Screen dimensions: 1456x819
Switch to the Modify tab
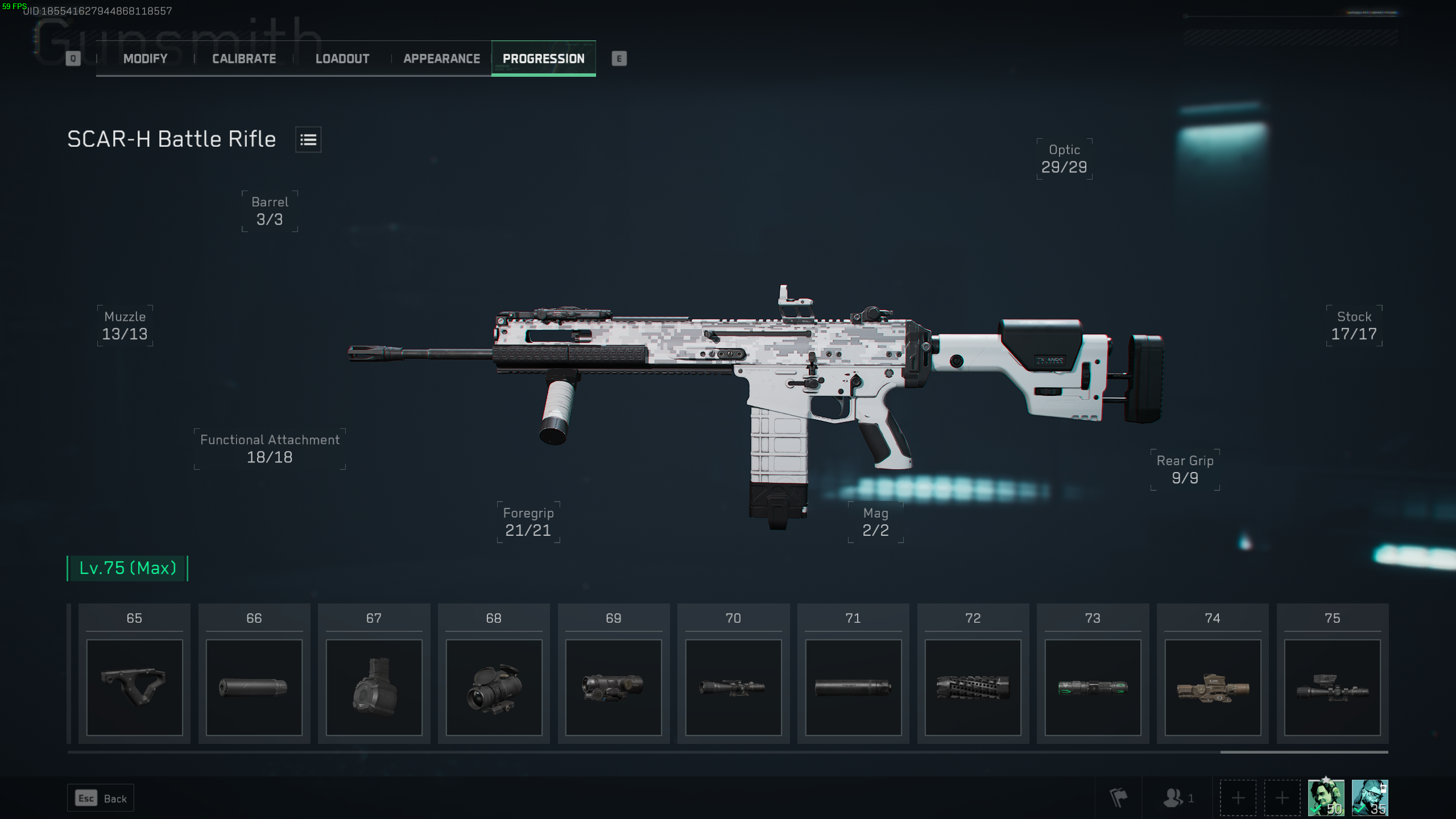coord(144,58)
